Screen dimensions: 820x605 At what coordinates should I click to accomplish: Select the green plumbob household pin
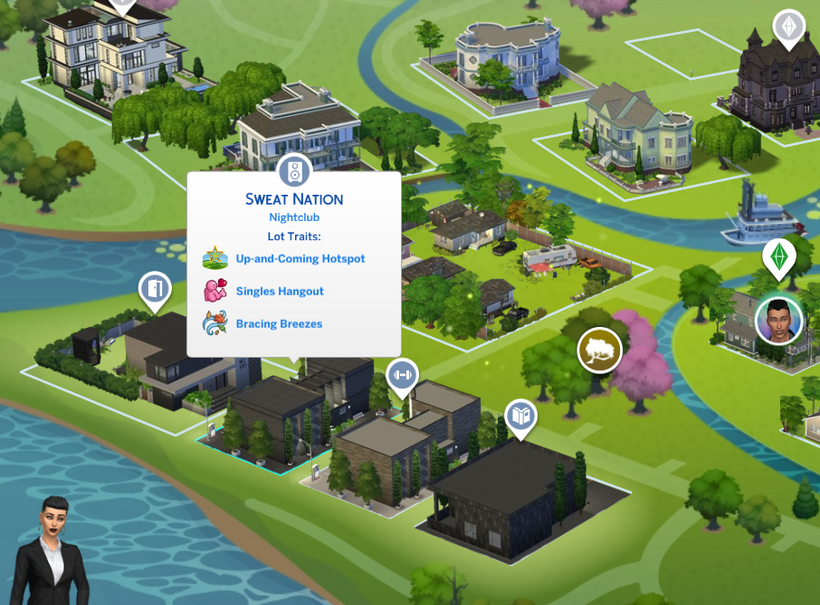(779, 256)
